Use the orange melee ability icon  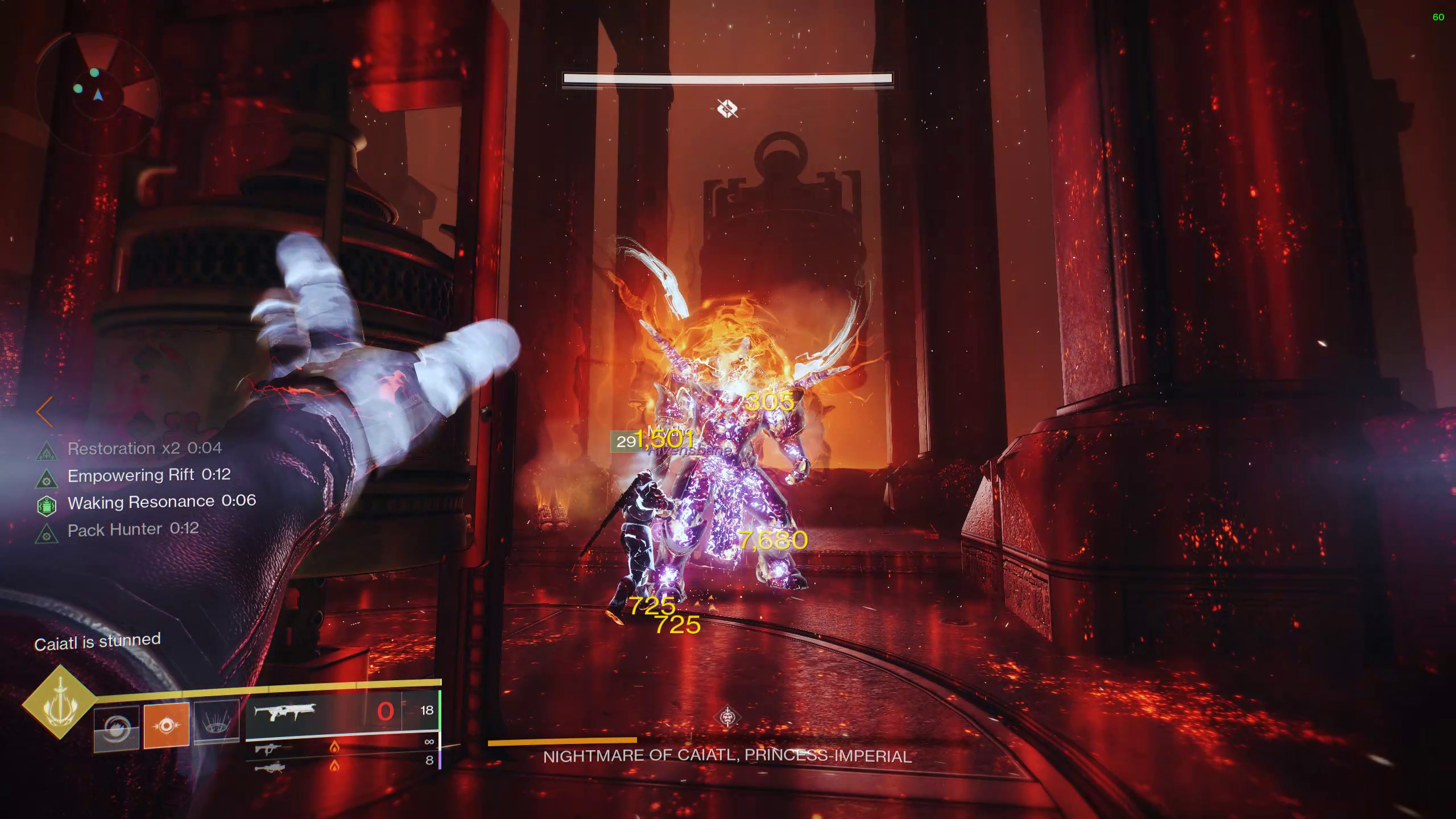point(166,725)
